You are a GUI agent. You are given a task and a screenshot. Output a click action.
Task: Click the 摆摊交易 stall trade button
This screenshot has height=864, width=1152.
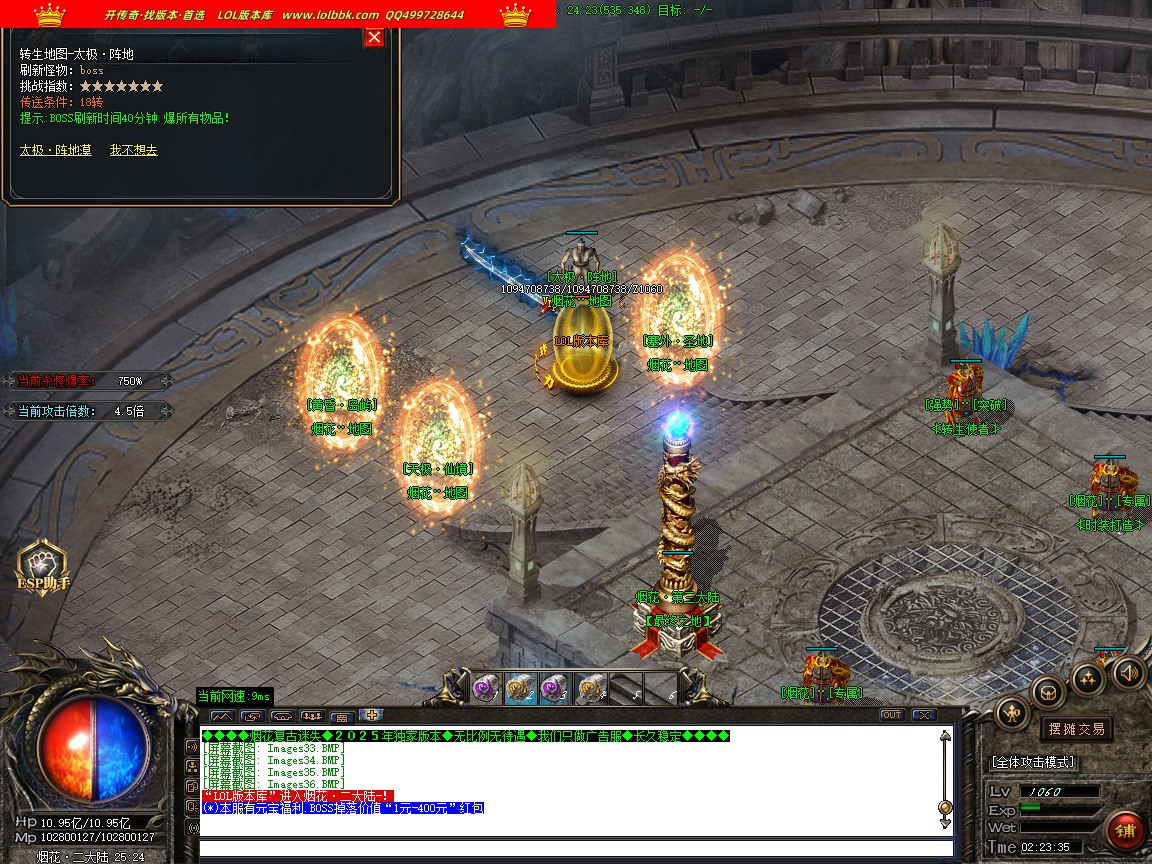(1076, 729)
